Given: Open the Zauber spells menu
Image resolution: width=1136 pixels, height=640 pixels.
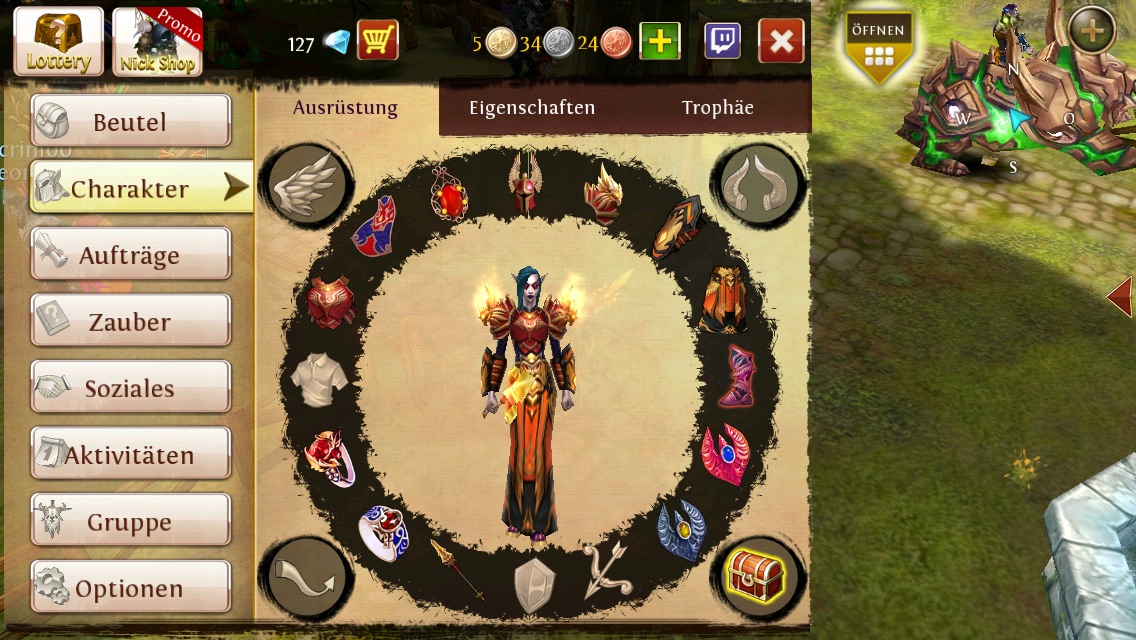Looking at the screenshot, I should click(x=130, y=322).
